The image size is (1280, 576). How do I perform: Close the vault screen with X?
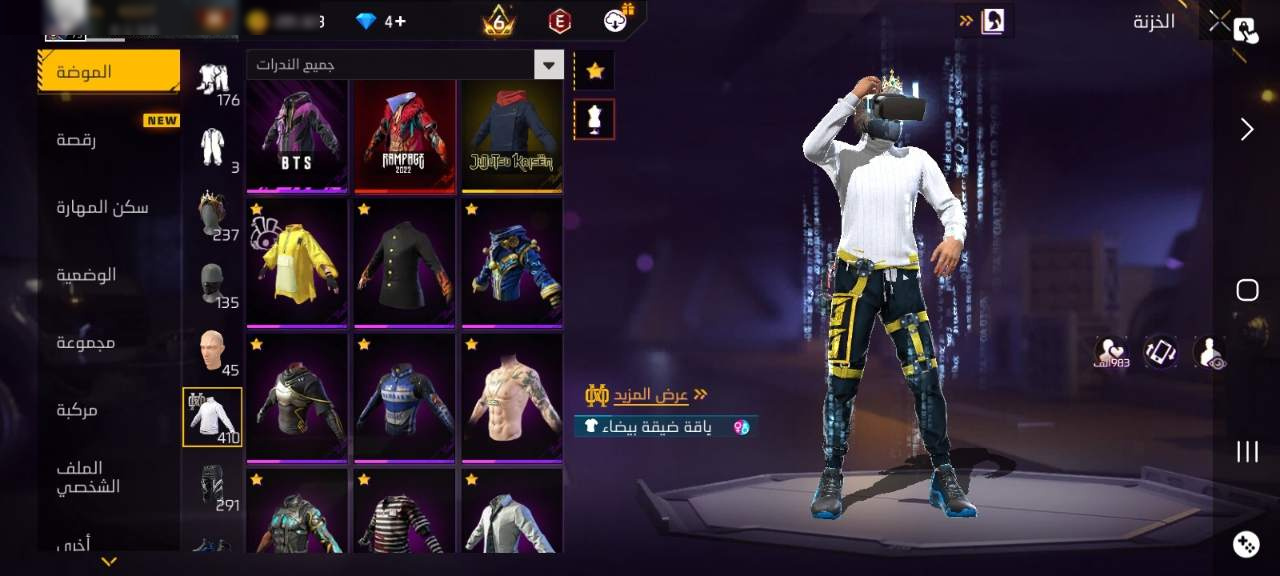pos(1219,21)
